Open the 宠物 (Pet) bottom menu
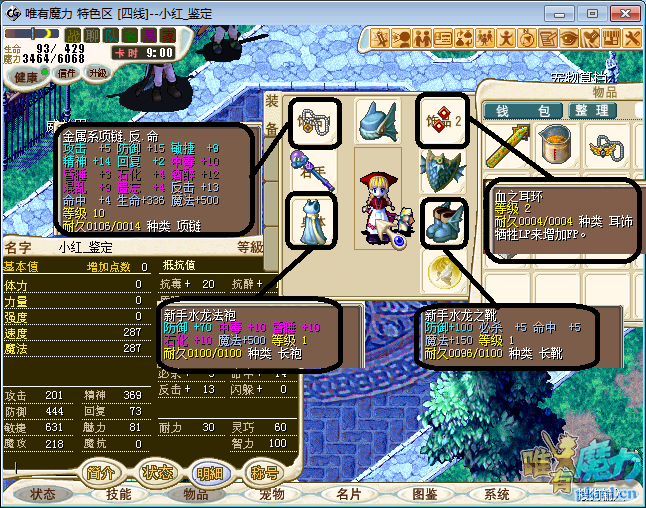The height and width of the screenshot is (508, 646). [x=271, y=494]
